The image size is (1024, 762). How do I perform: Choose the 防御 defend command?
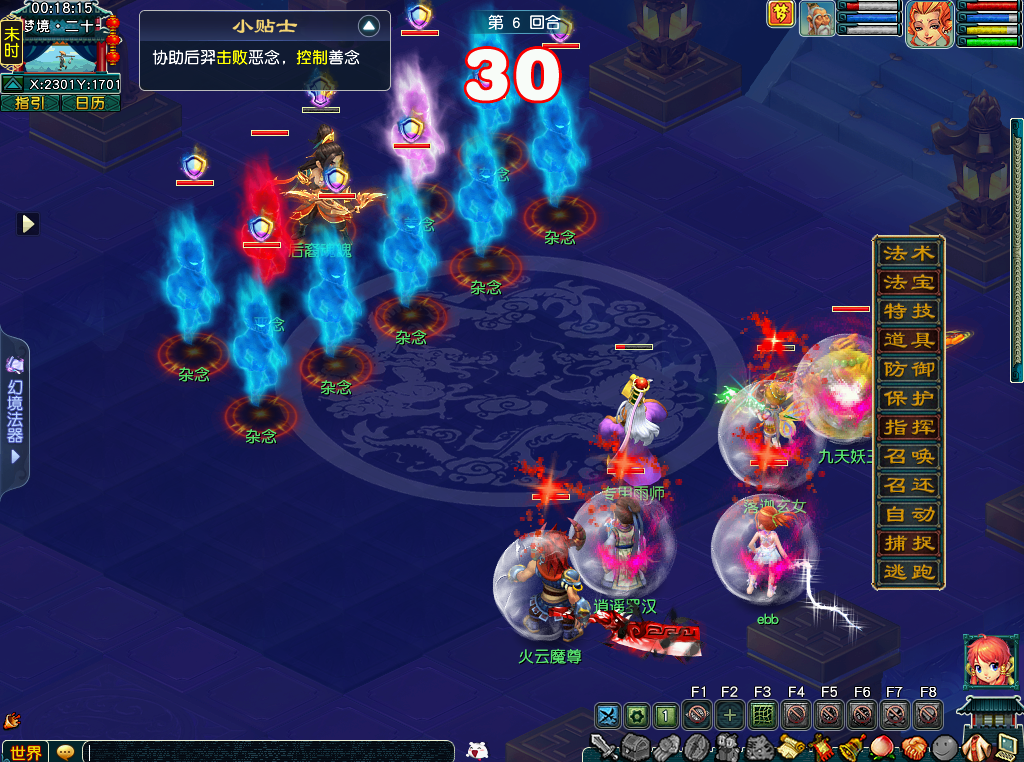point(908,369)
